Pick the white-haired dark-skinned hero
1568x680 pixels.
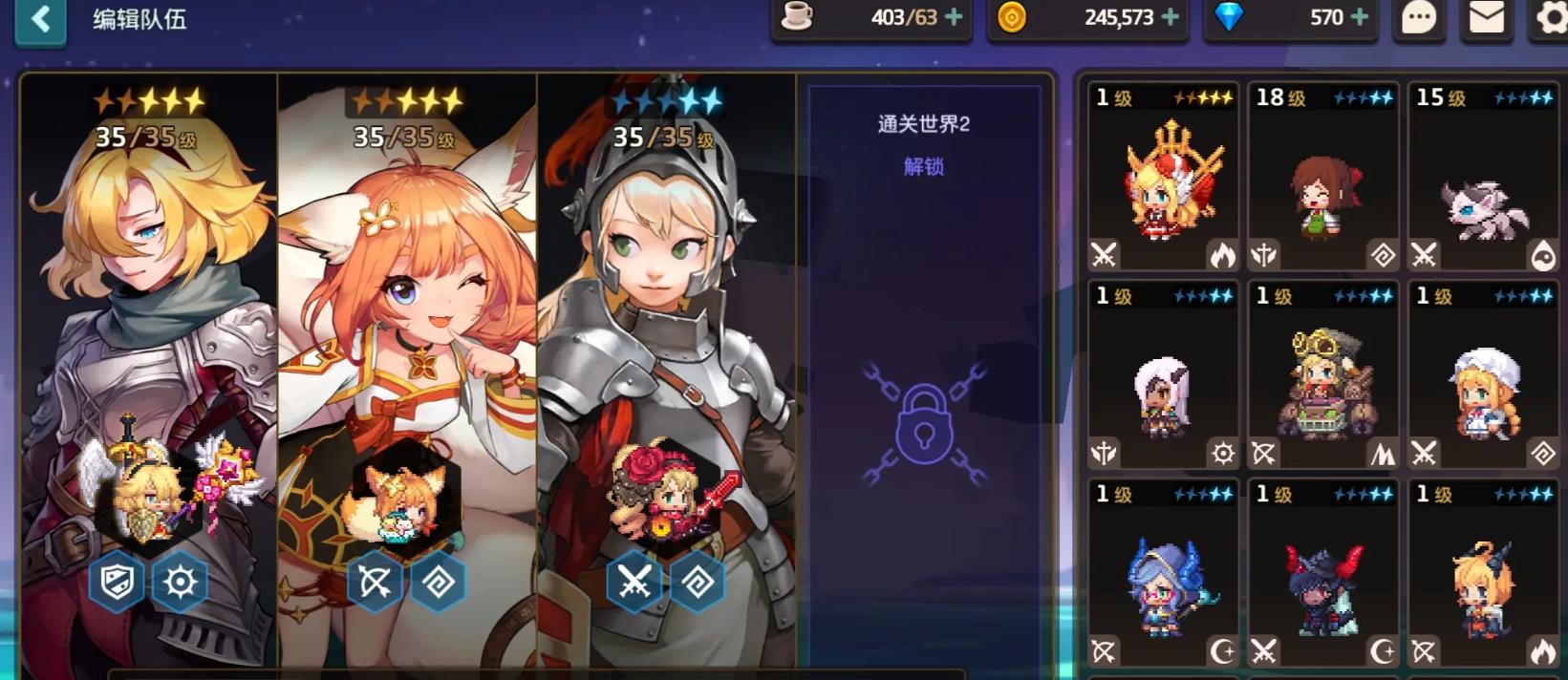(1163, 375)
